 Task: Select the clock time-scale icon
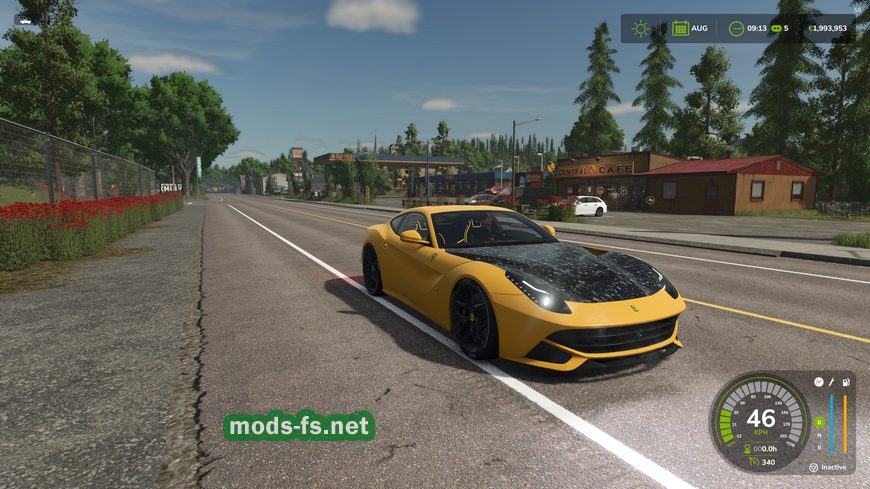tap(736, 28)
